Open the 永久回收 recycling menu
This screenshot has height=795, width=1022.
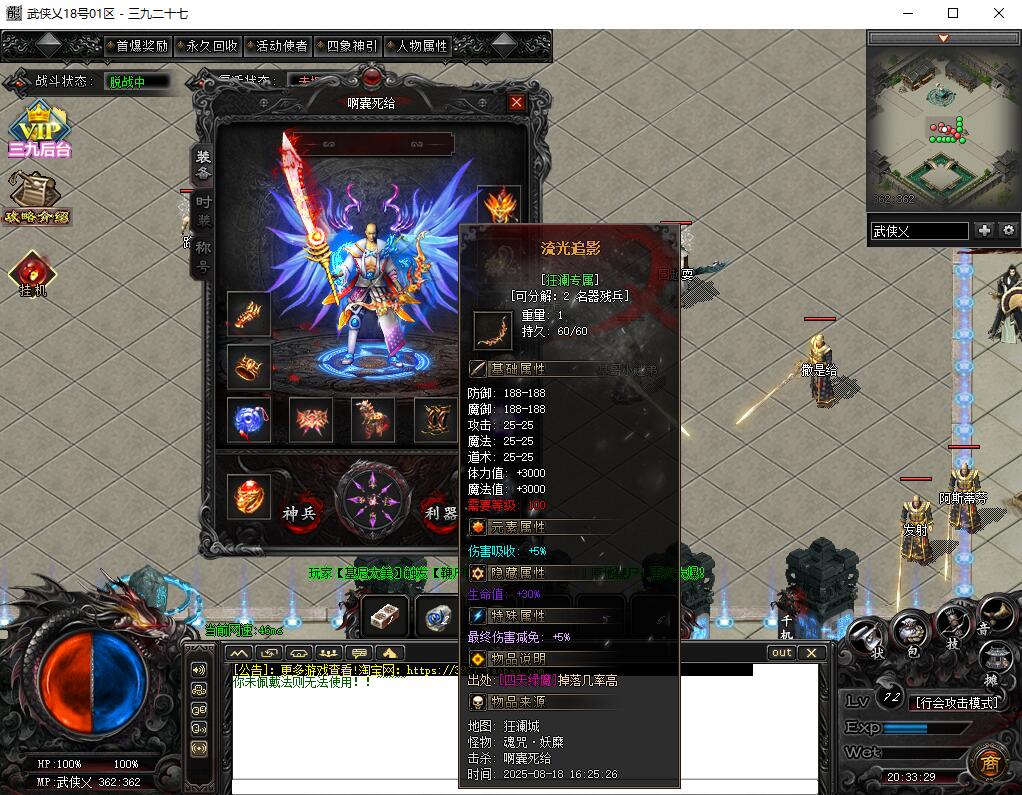206,46
